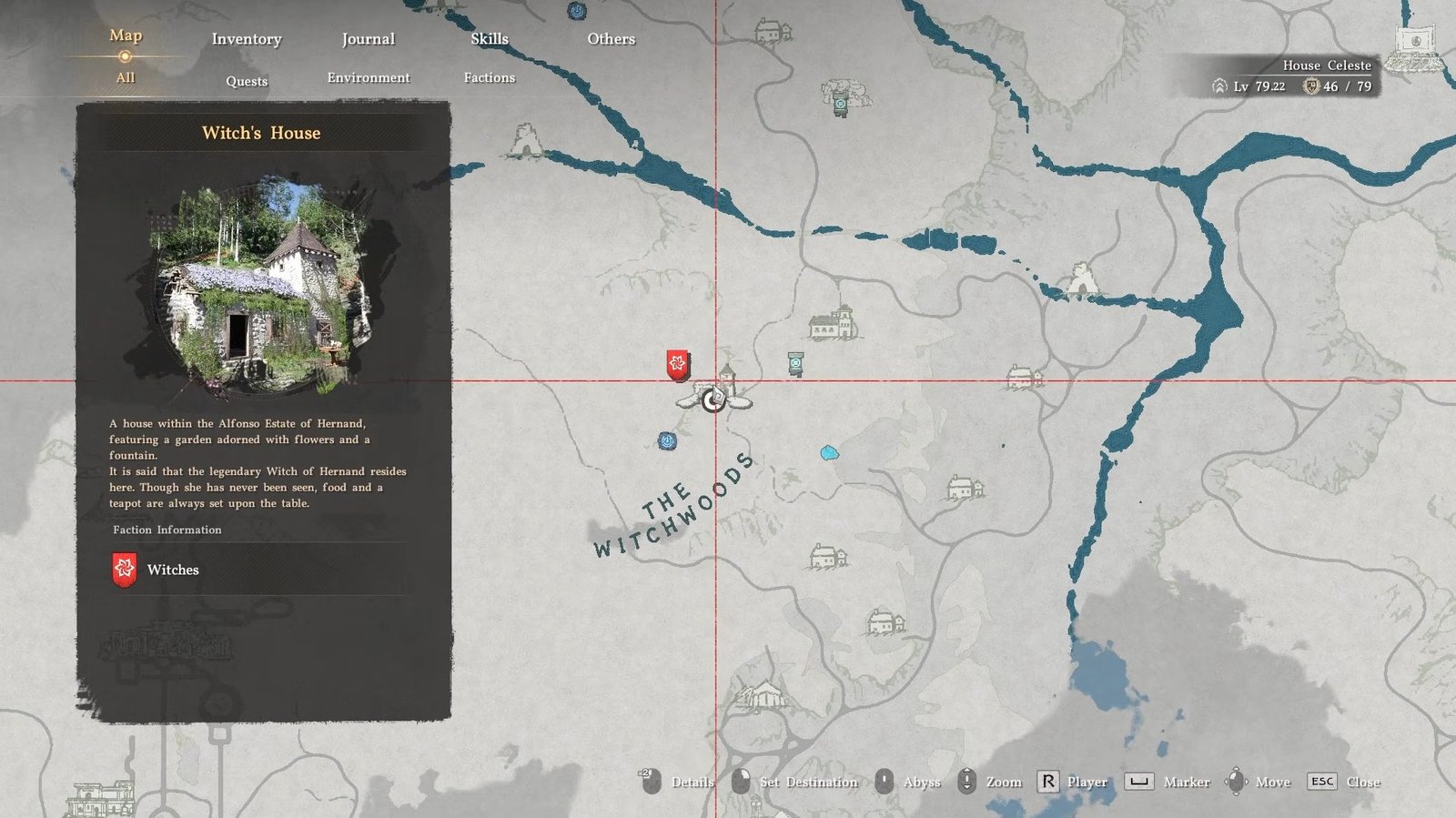Click the bright cyan blob map marker
Image resolution: width=1456 pixels, height=818 pixels.
[829, 453]
